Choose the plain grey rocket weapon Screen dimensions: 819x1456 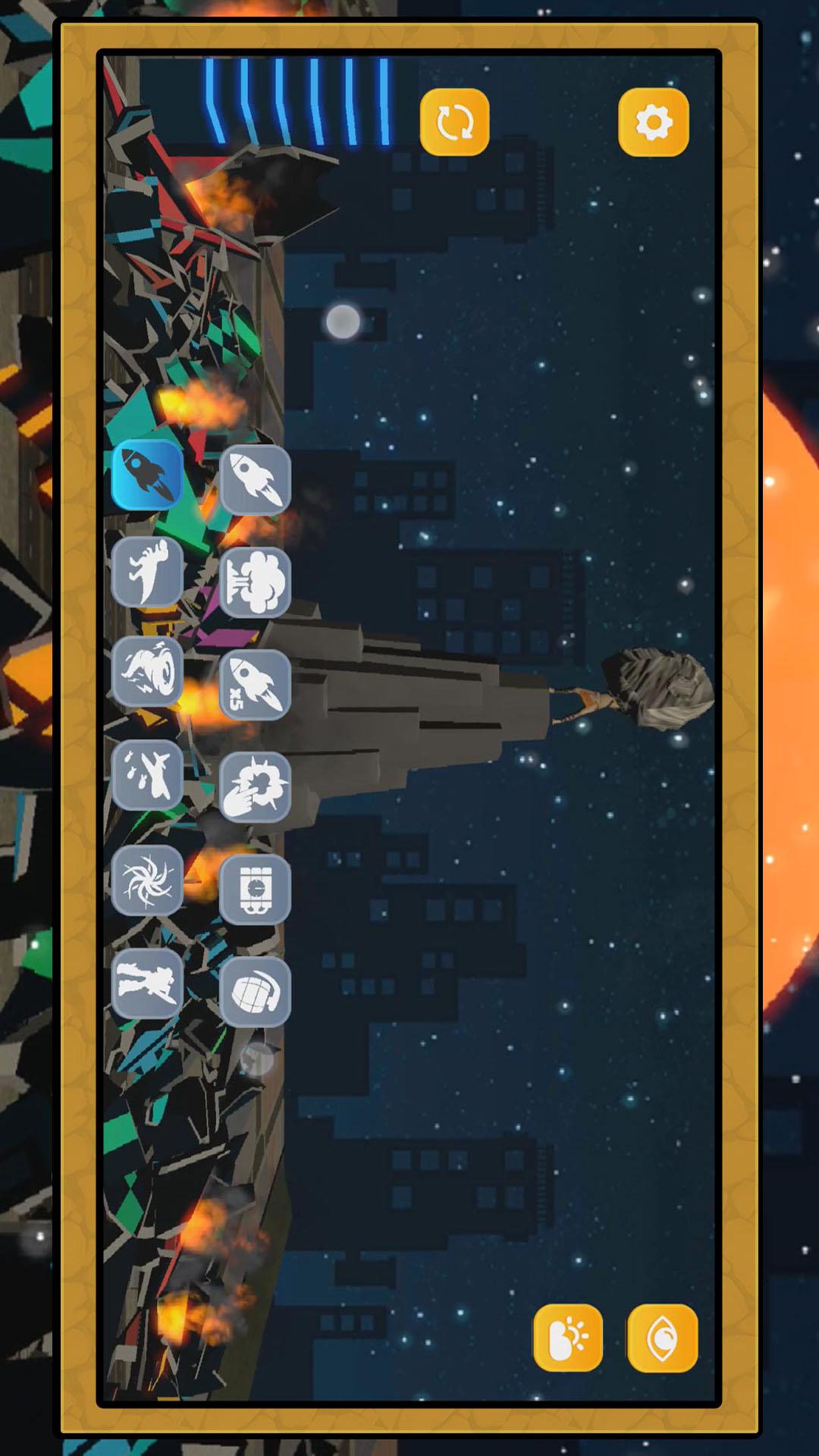coord(255,480)
